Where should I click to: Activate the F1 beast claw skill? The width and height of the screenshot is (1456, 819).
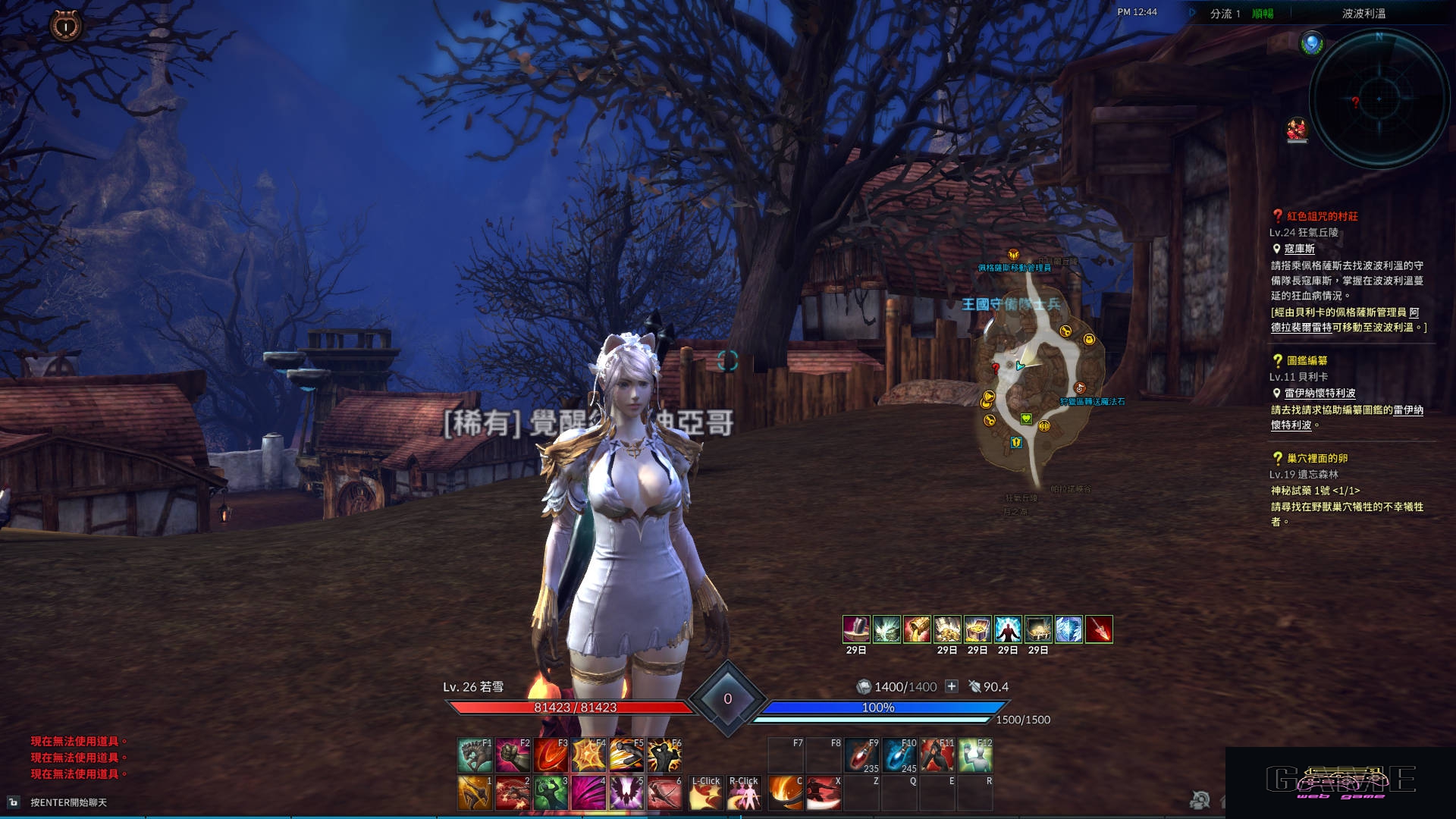(x=475, y=755)
